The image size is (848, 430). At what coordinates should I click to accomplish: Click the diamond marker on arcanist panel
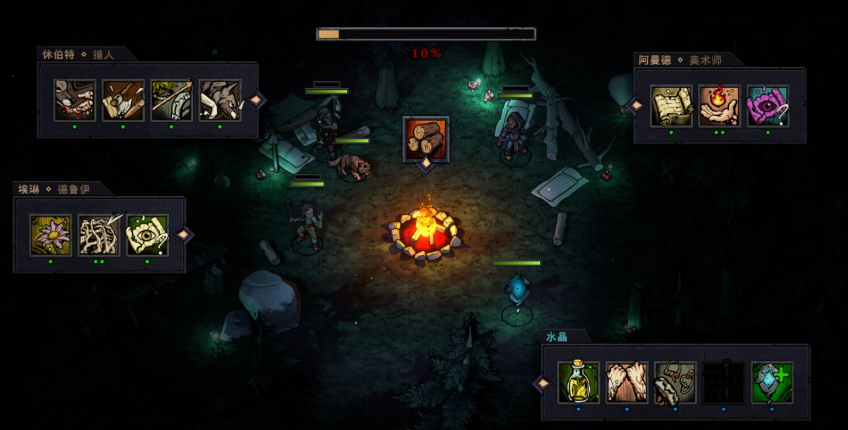635,105
